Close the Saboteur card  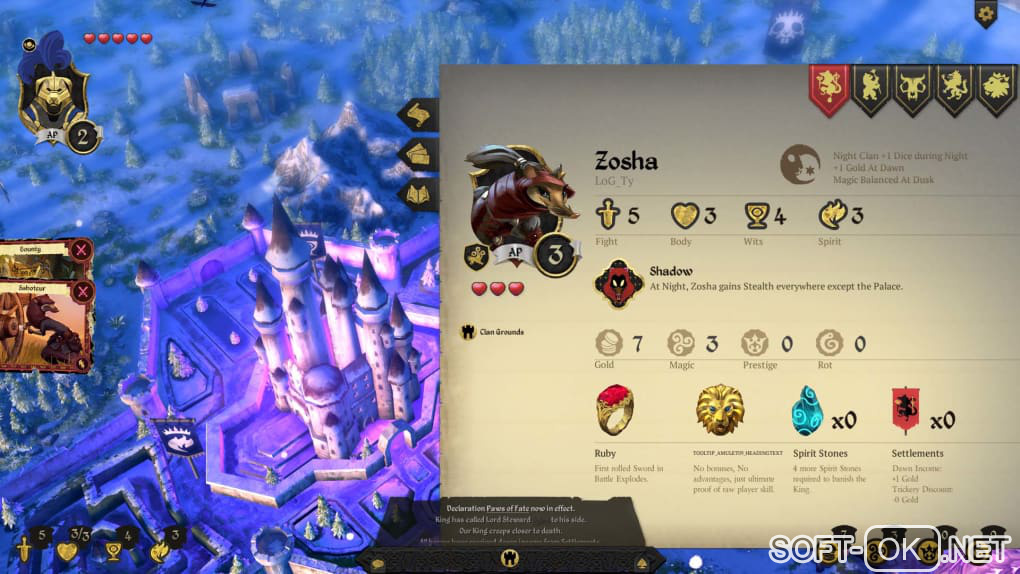(82, 291)
